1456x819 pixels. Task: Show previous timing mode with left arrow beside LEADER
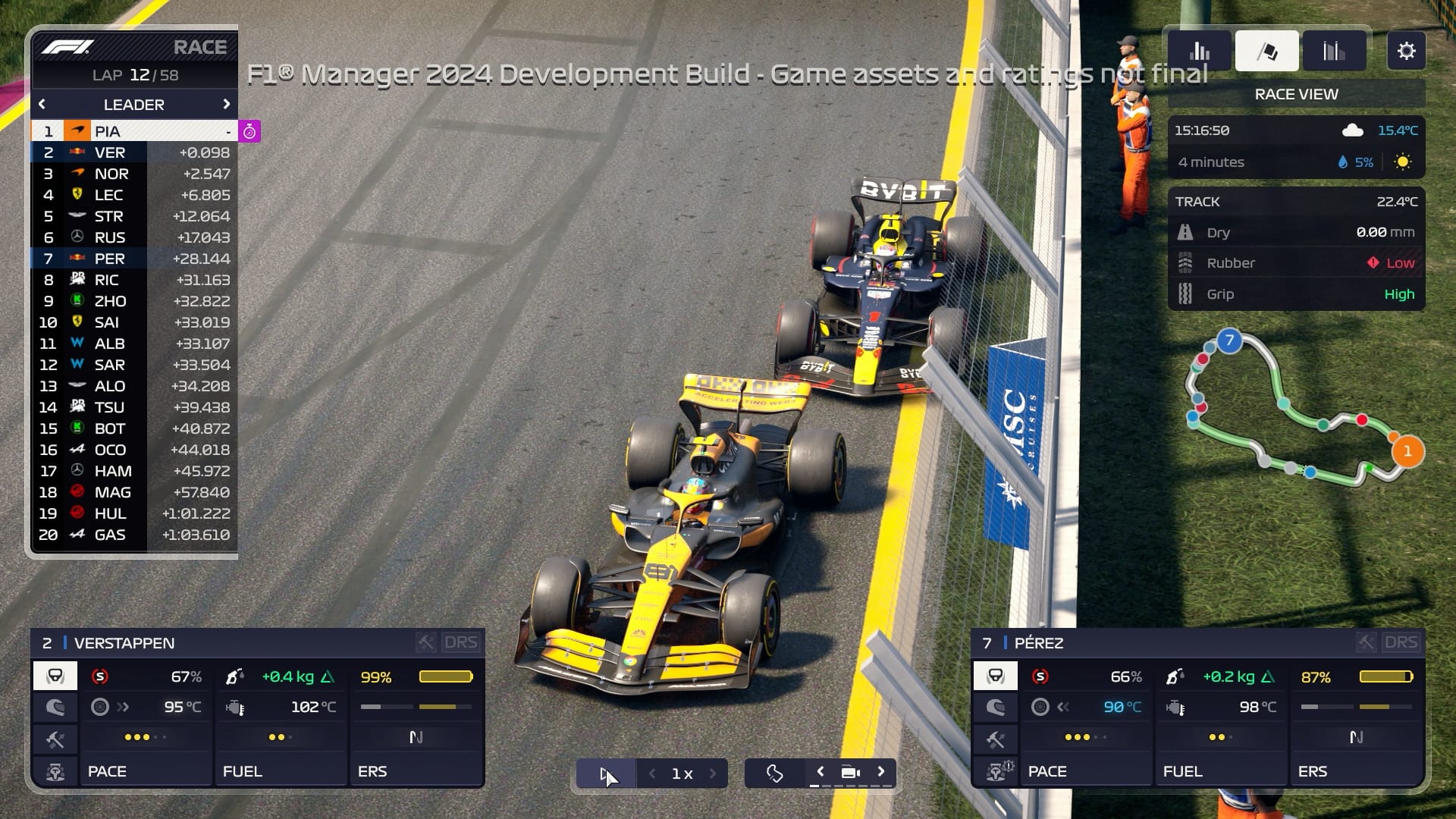point(42,104)
